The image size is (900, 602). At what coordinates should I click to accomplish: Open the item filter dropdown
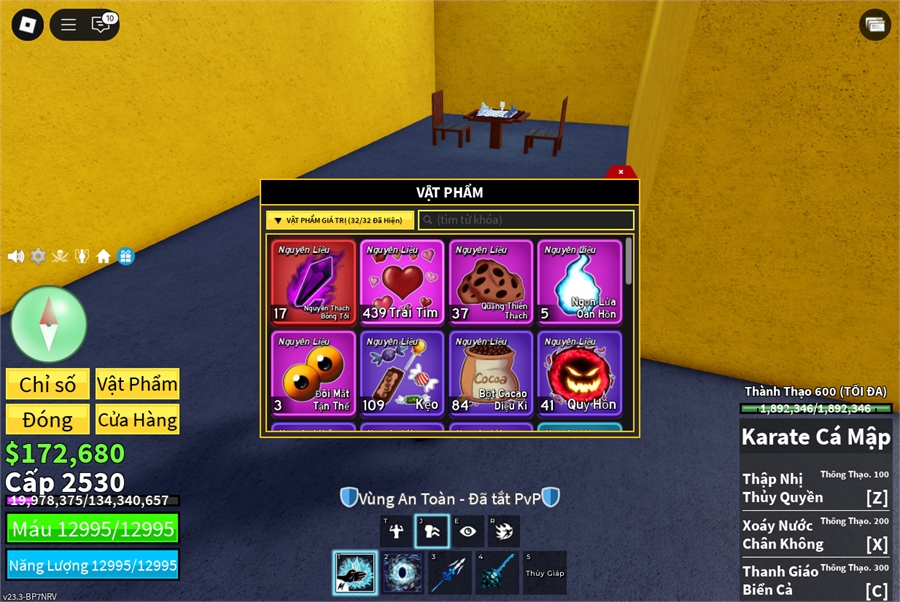(340, 220)
